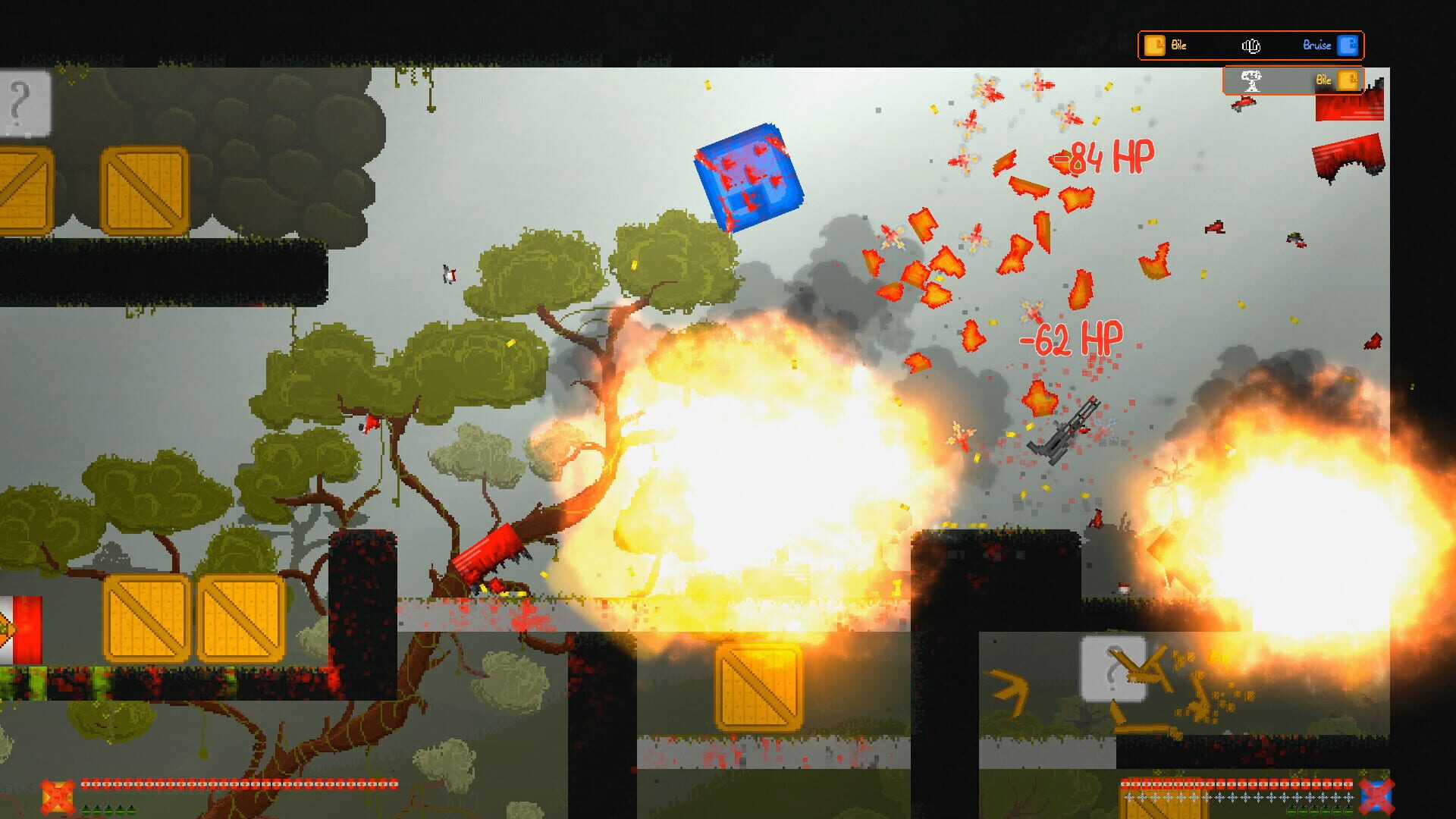
Task: Toggle the first red heart segment on the left bar
Action: [85, 784]
